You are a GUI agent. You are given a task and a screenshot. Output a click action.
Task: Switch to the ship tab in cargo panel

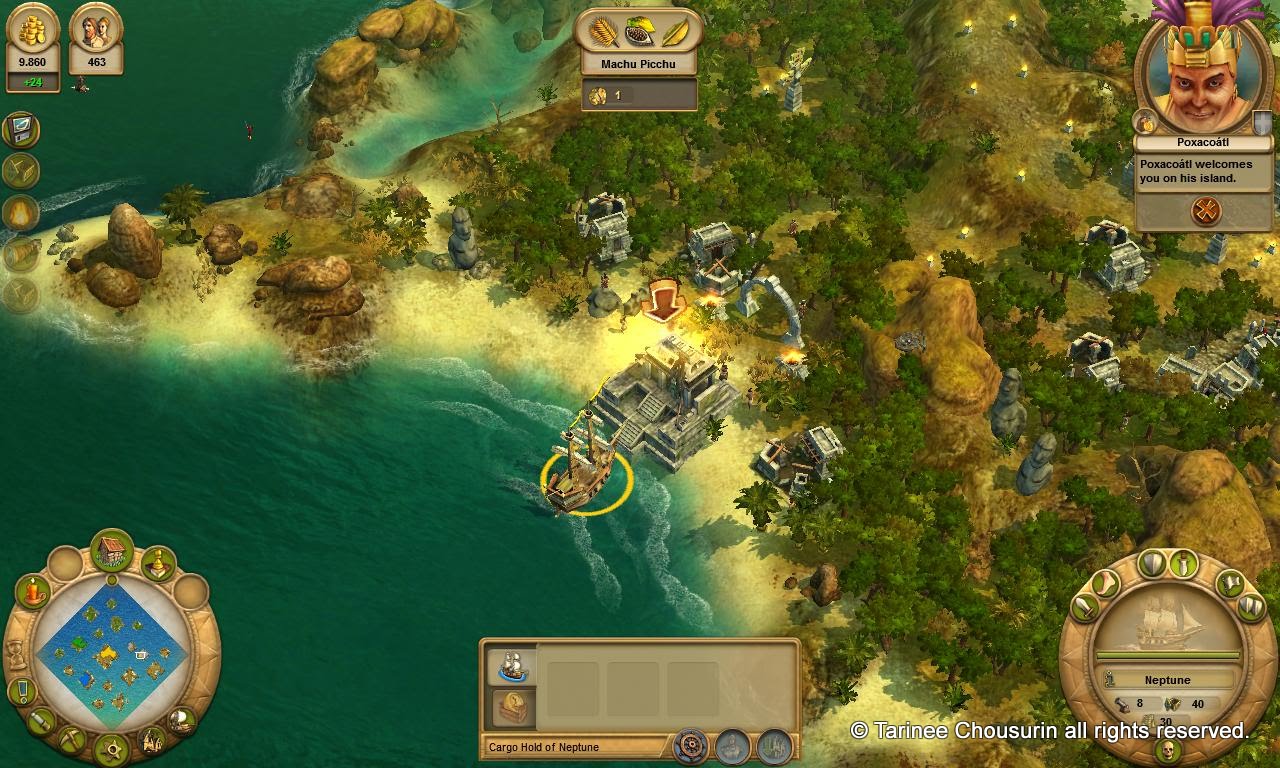click(515, 665)
